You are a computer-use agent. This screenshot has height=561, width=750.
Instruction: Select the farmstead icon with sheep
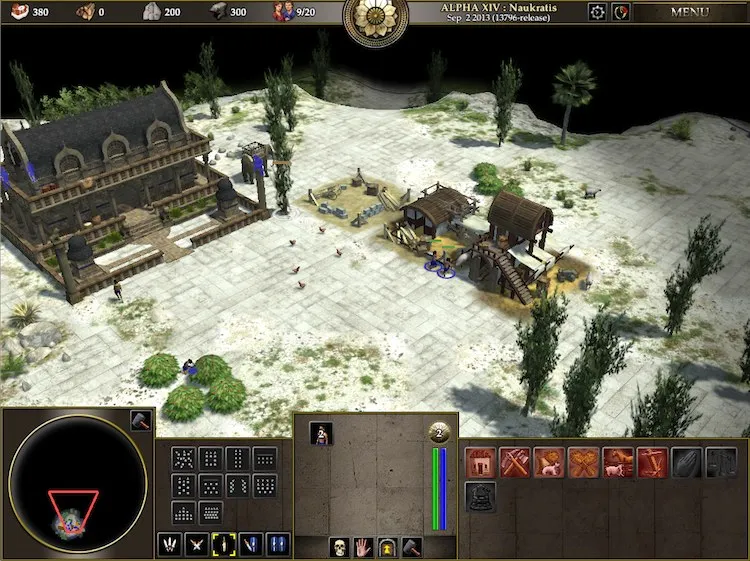tap(548, 461)
